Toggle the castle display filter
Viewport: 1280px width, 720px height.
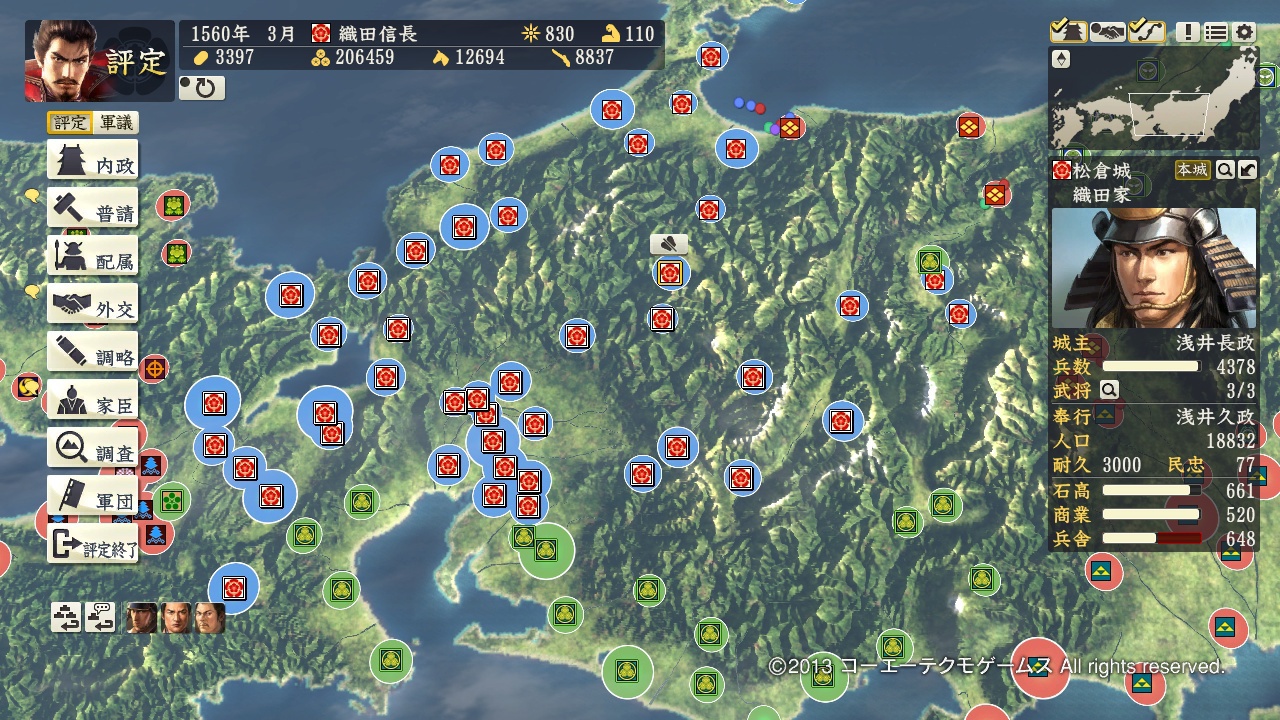pos(1068,32)
